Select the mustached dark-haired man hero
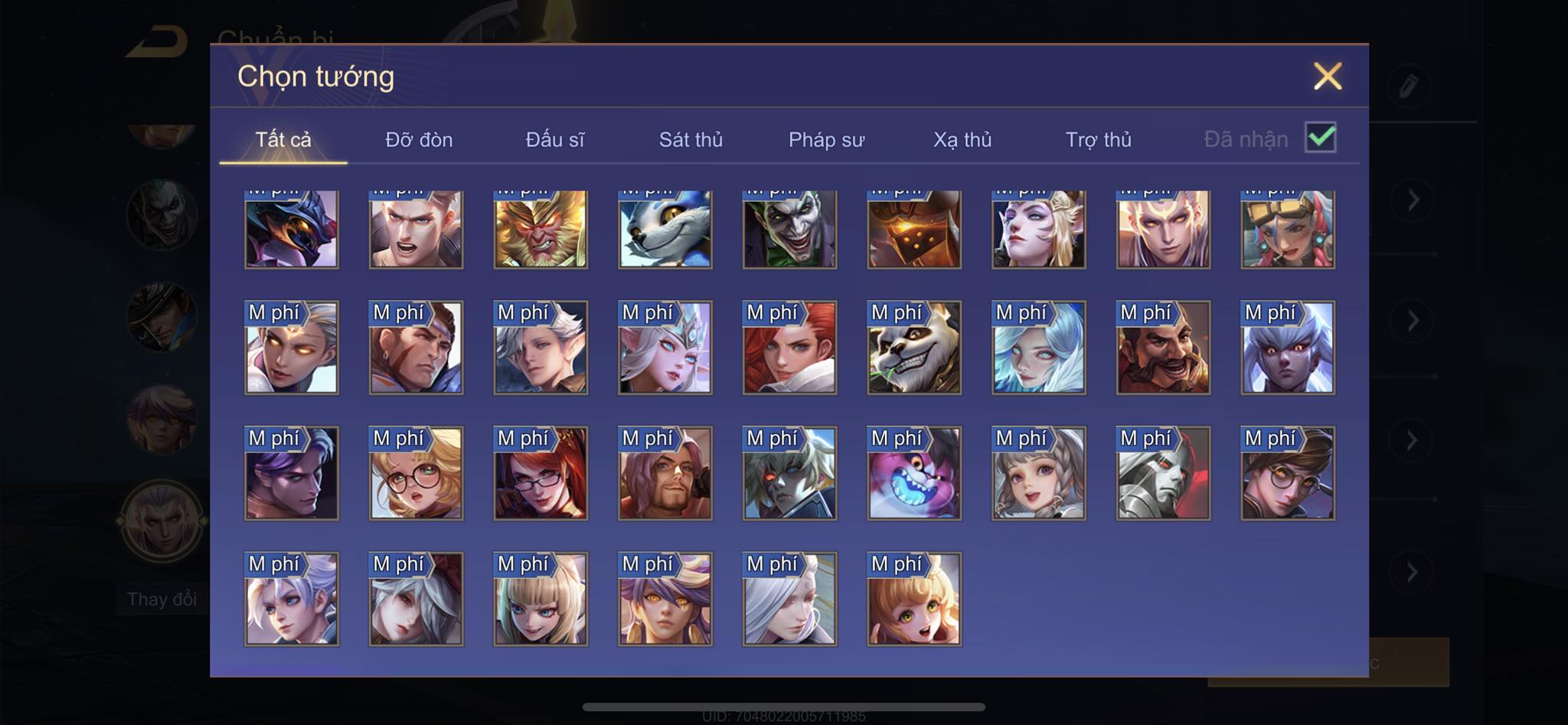The image size is (1568, 725). 1163,348
